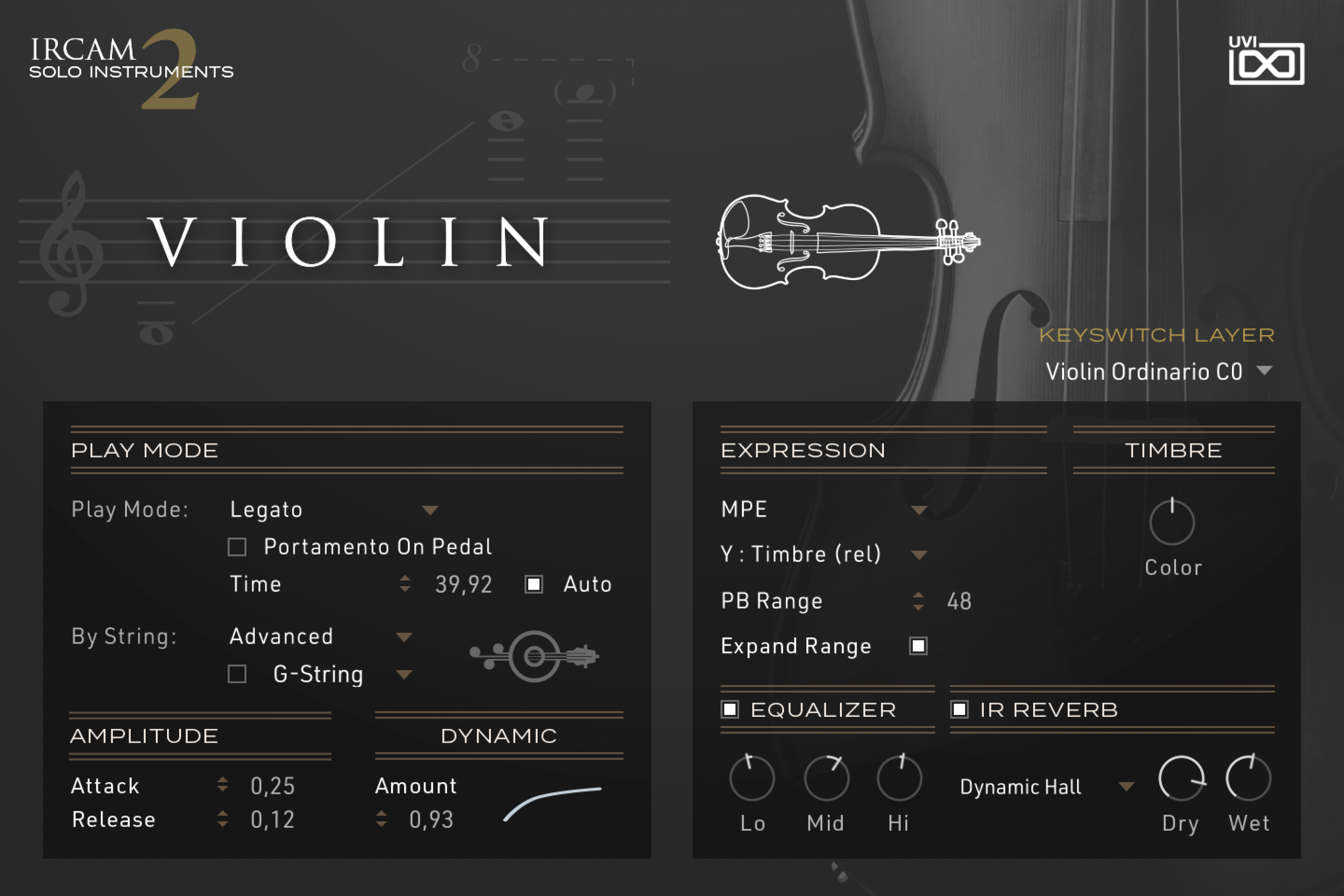Toggle the Equalizer section on

click(x=730, y=709)
